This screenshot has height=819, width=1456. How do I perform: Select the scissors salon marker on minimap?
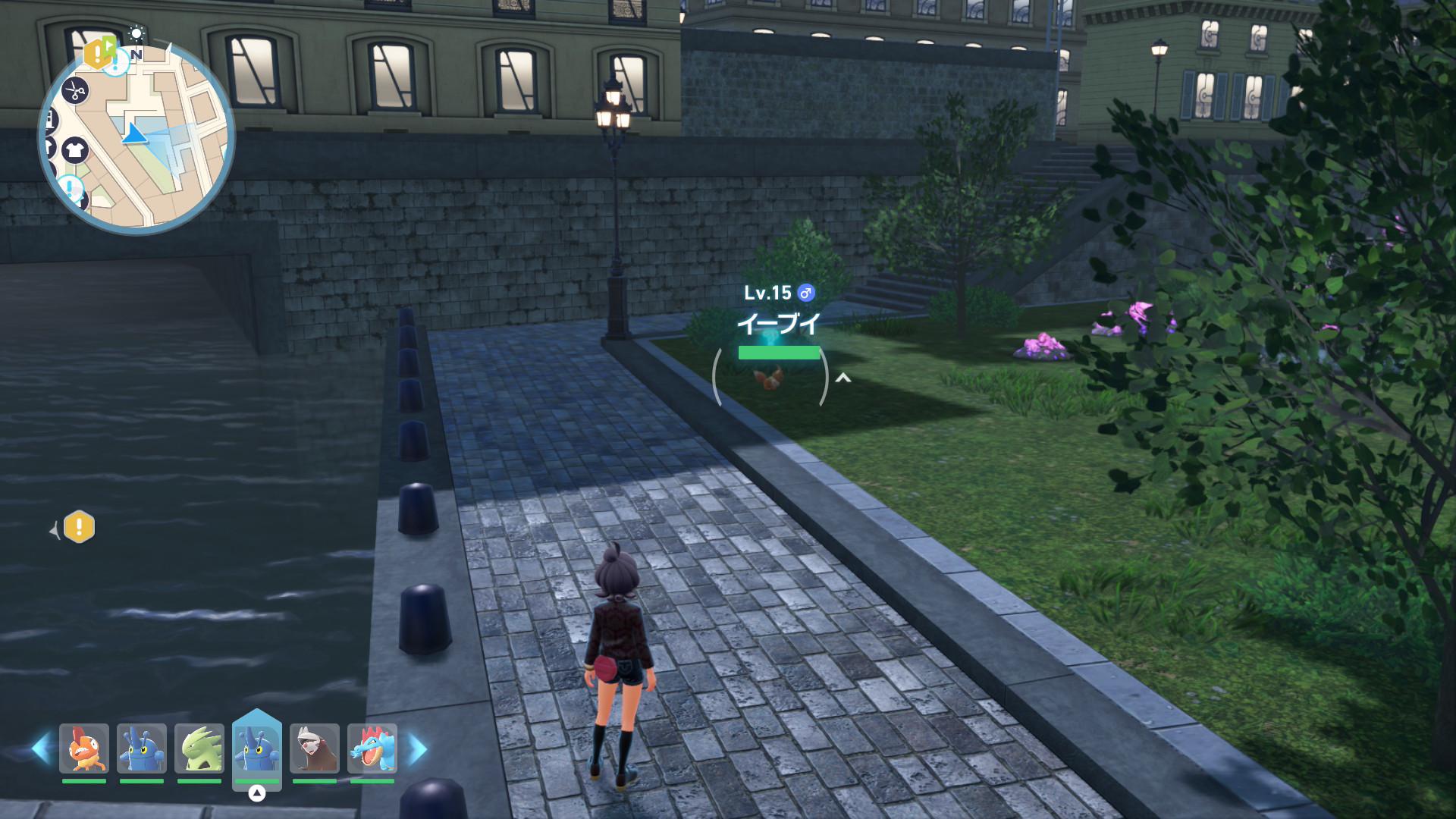[x=74, y=91]
